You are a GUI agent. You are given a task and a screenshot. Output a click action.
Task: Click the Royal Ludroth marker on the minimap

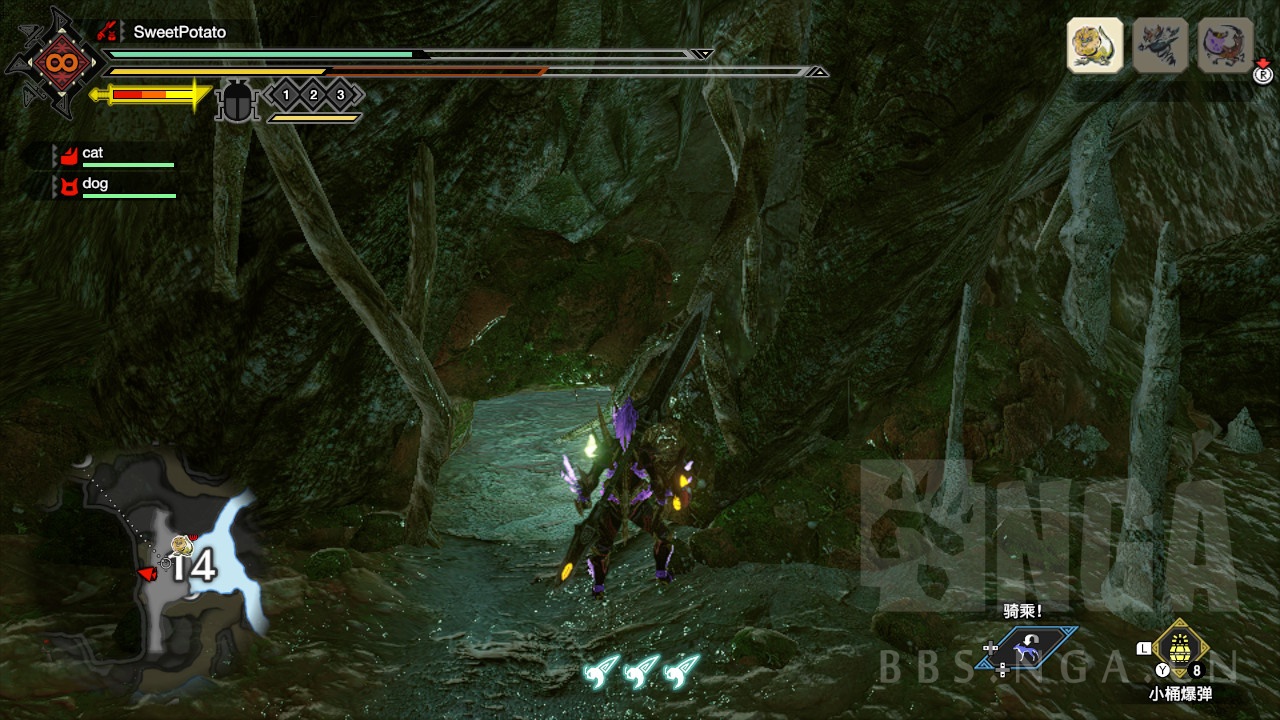click(x=181, y=545)
